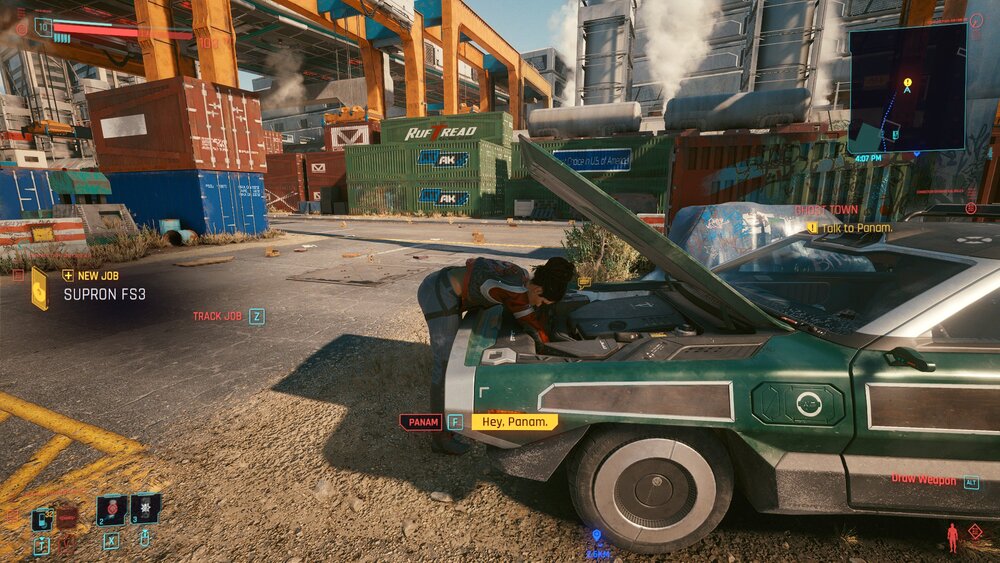Viewport: 1000px width, 563px height.
Task: Click the Draw Weapon label
Action: pos(923,480)
